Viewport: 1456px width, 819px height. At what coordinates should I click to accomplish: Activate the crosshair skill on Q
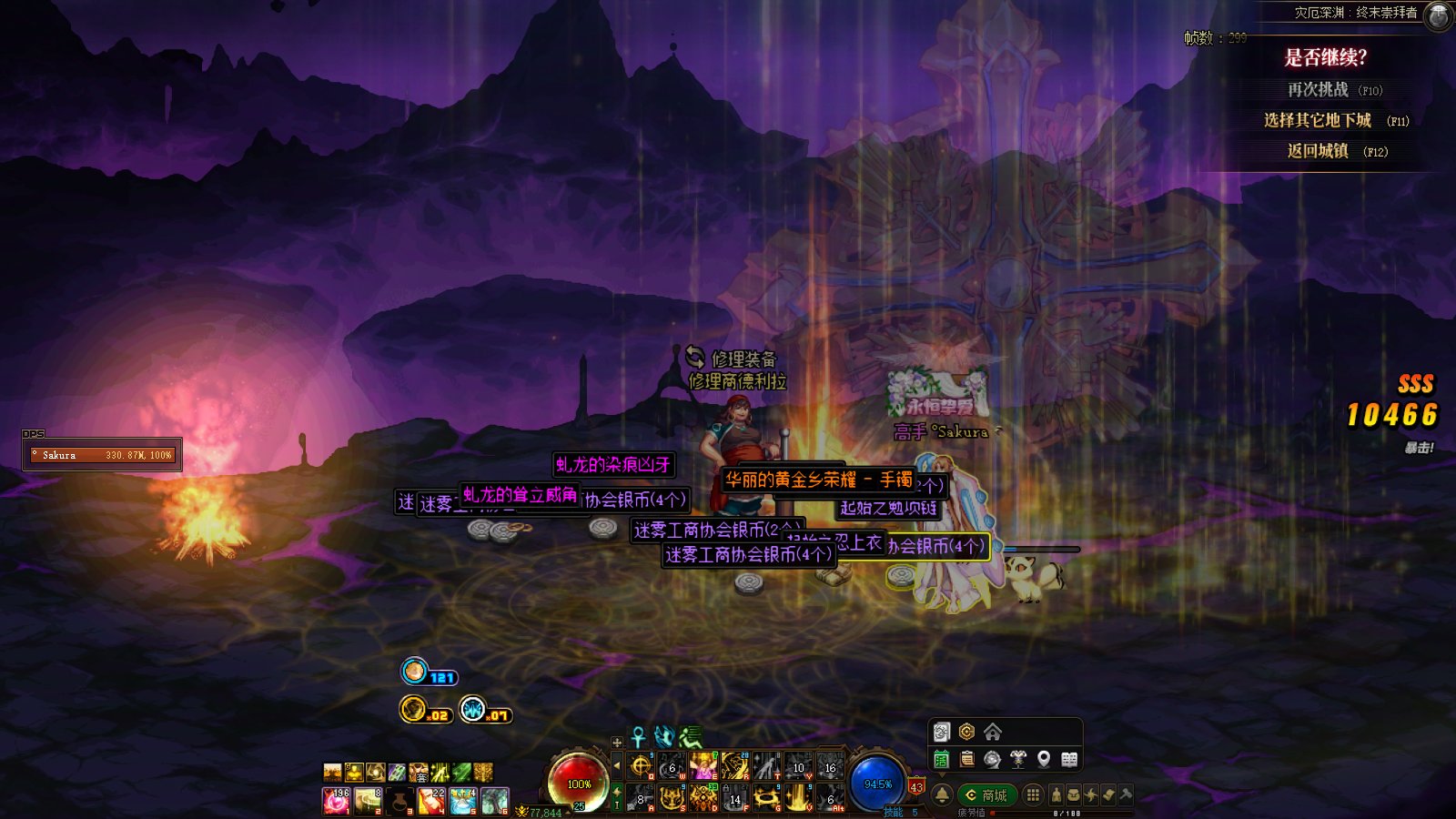(642, 766)
